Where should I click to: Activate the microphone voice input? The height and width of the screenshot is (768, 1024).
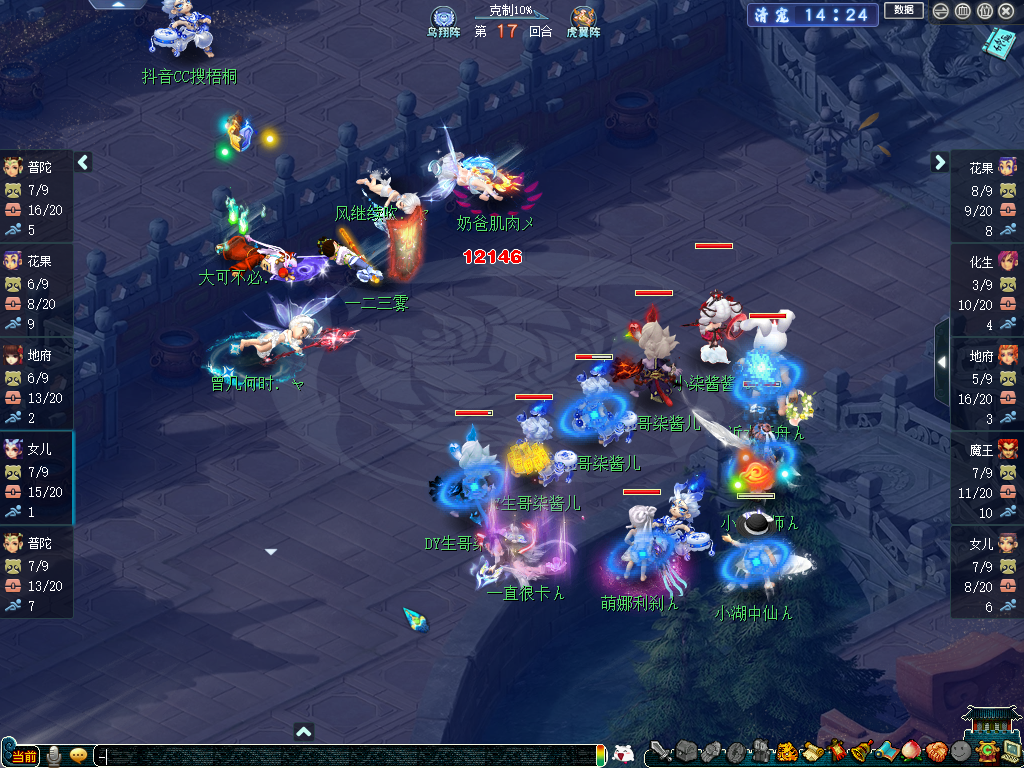pyautogui.click(x=54, y=755)
